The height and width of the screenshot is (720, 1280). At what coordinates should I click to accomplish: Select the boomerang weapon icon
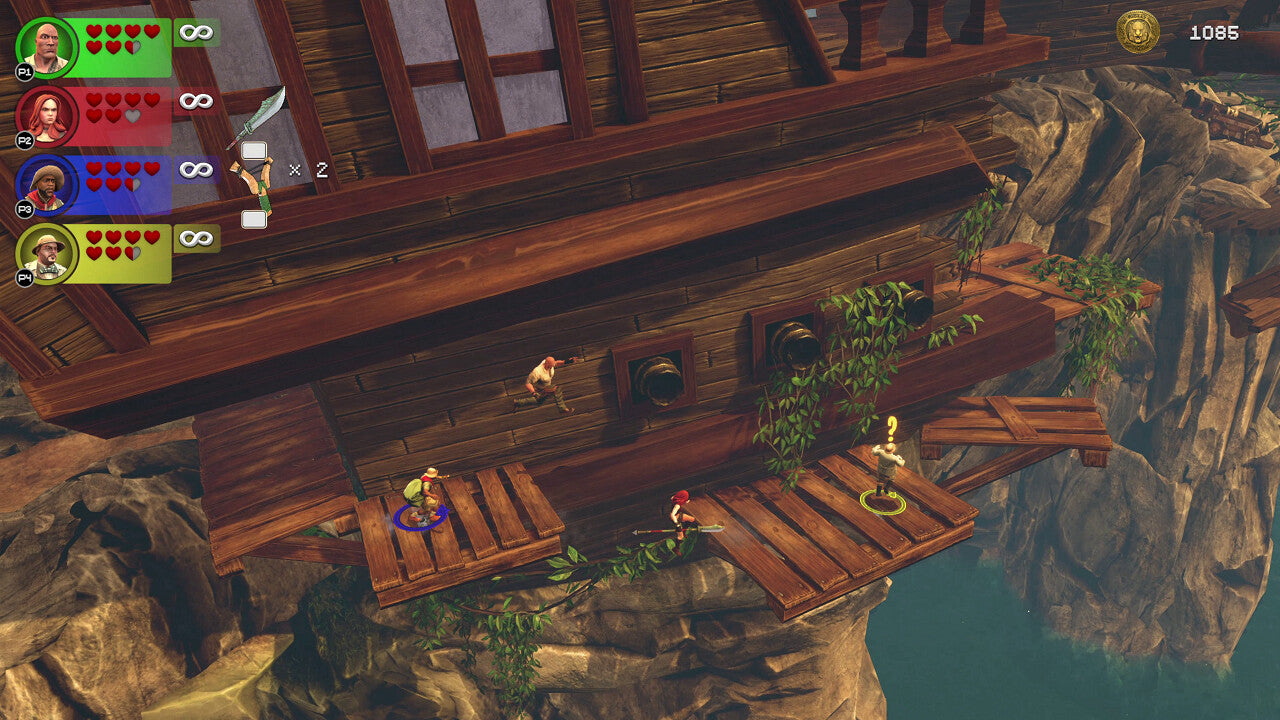point(254,182)
